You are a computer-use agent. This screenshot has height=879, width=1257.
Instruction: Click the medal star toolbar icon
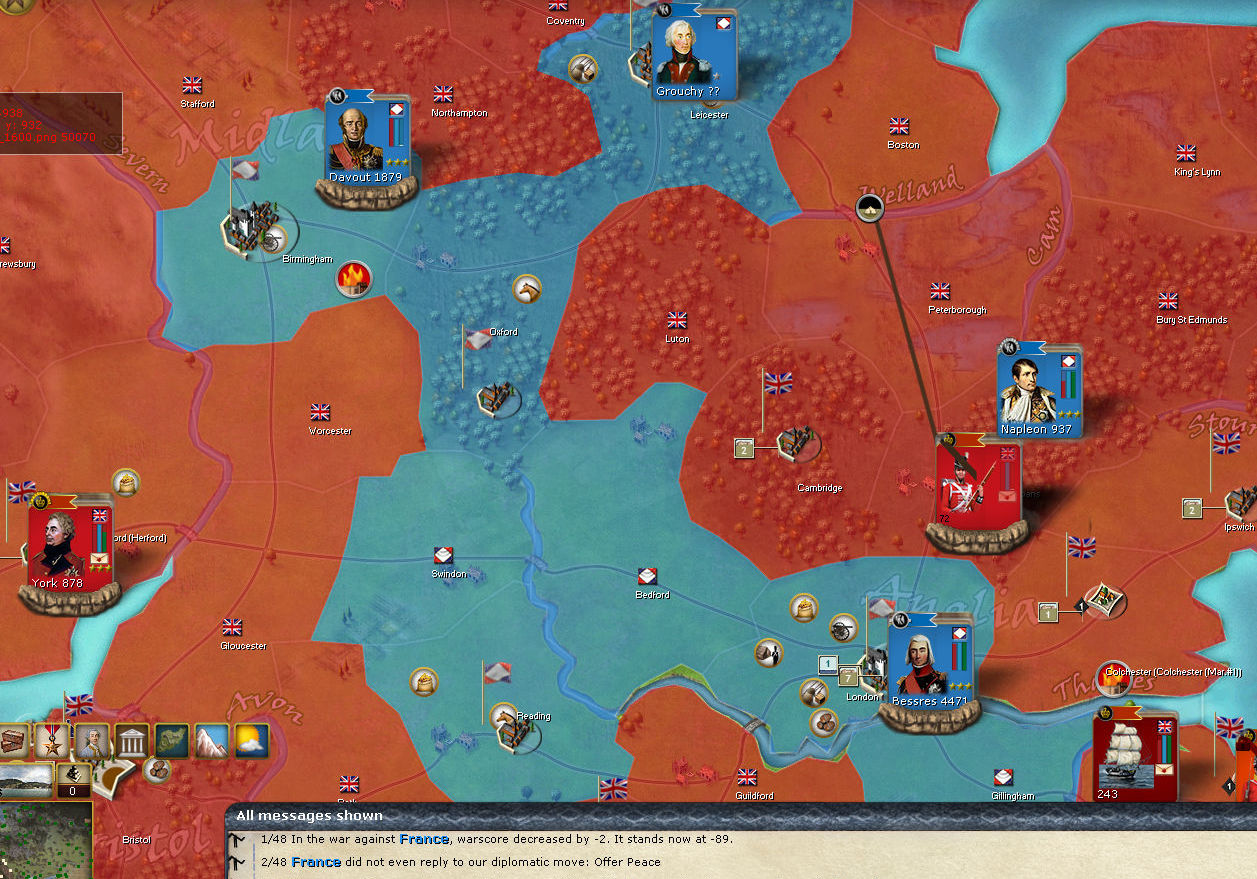[x=52, y=741]
